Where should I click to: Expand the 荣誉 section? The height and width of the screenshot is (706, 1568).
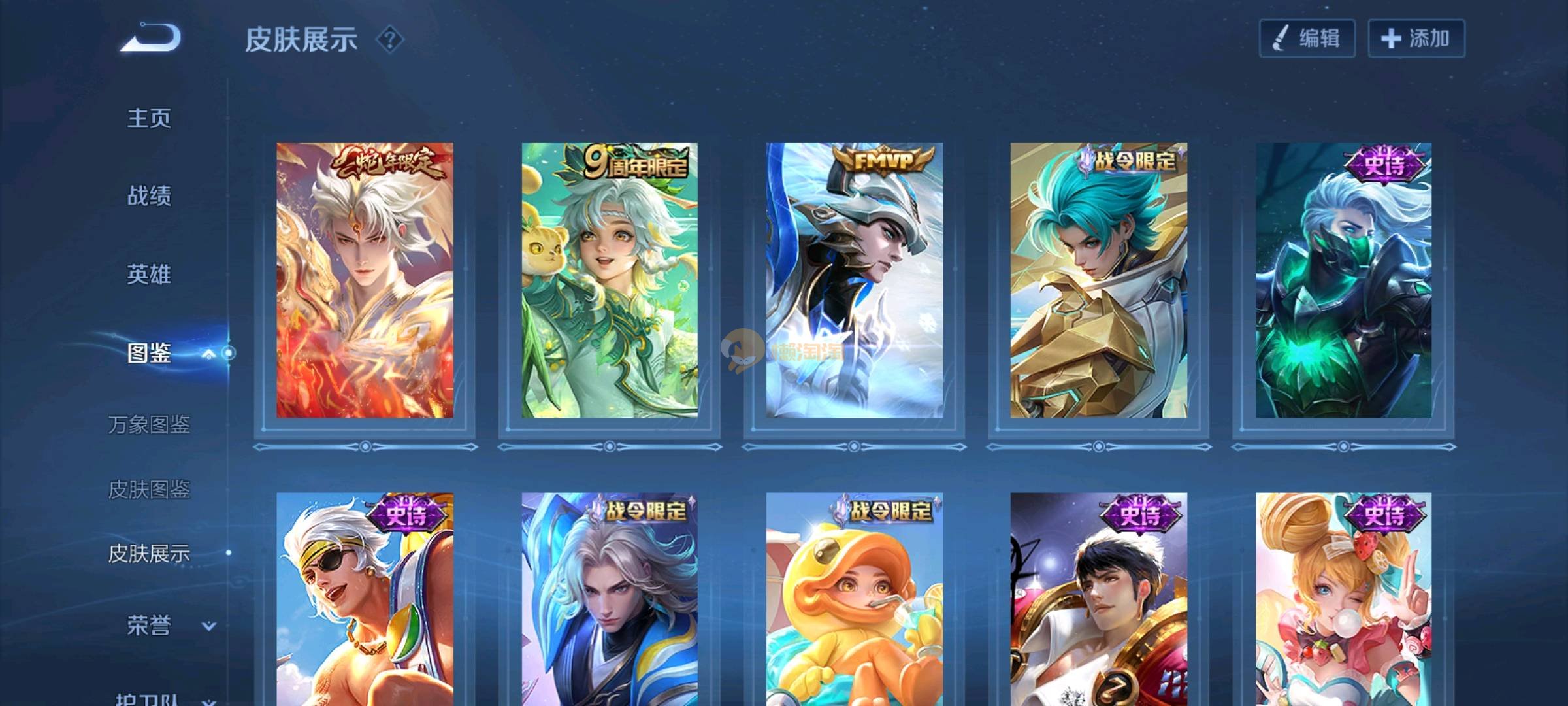point(208,626)
